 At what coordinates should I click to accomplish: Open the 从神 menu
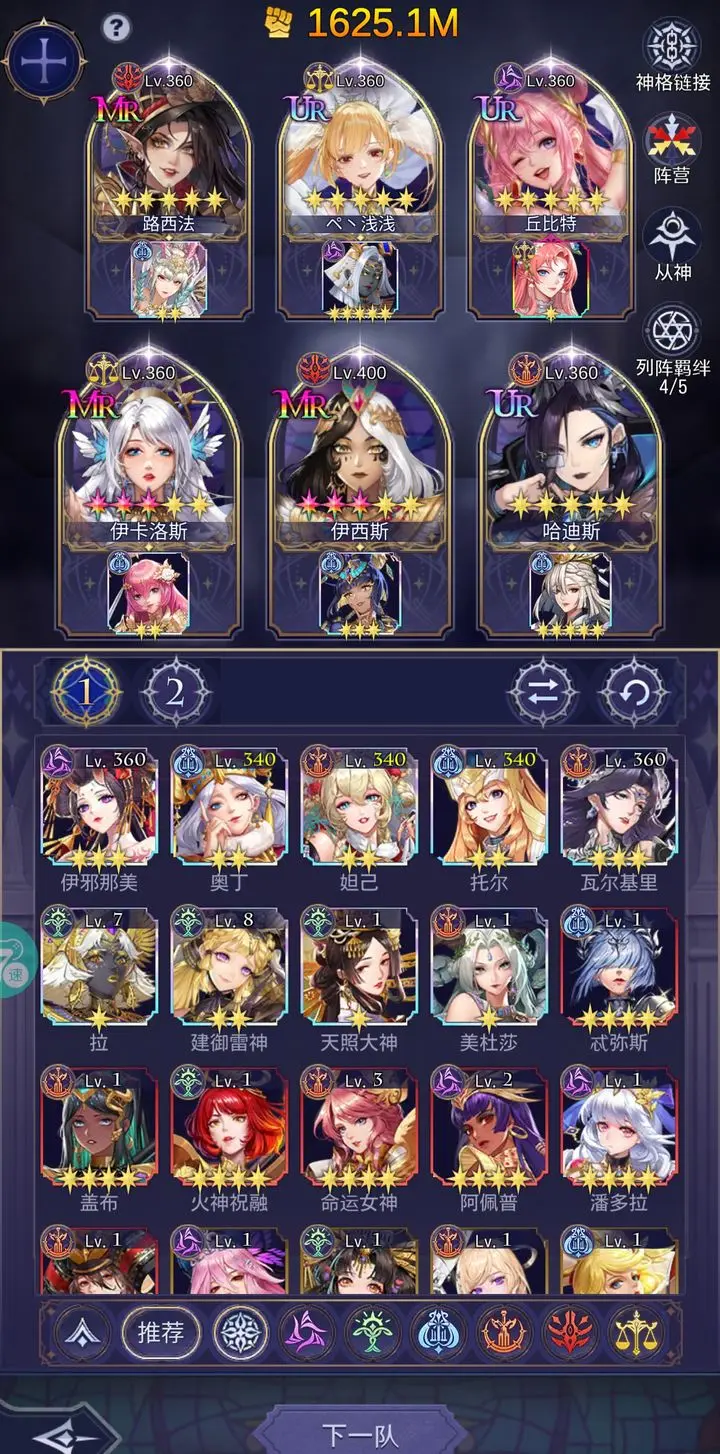[671, 242]
